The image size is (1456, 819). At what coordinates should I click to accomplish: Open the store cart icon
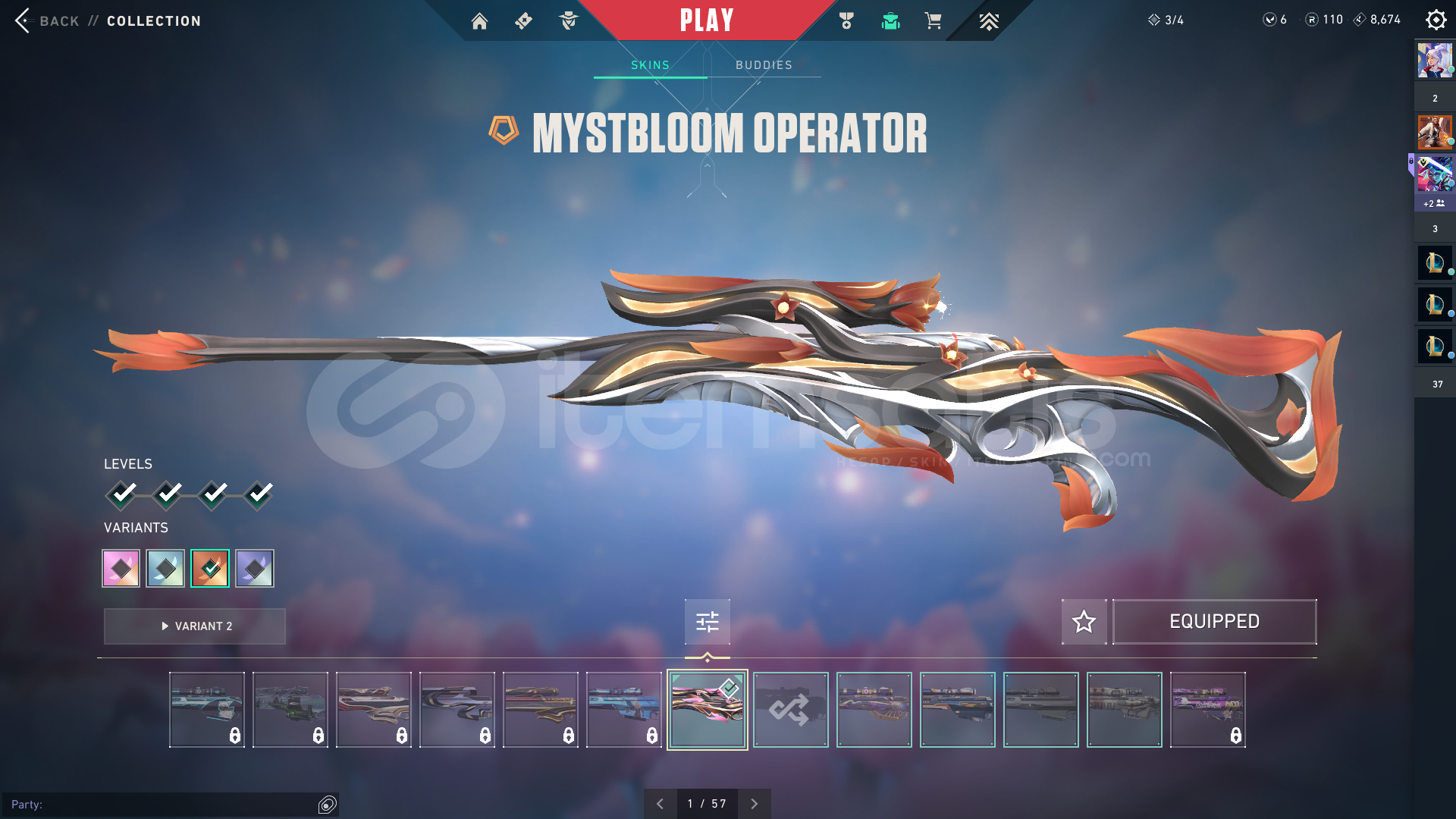(933, 21)
